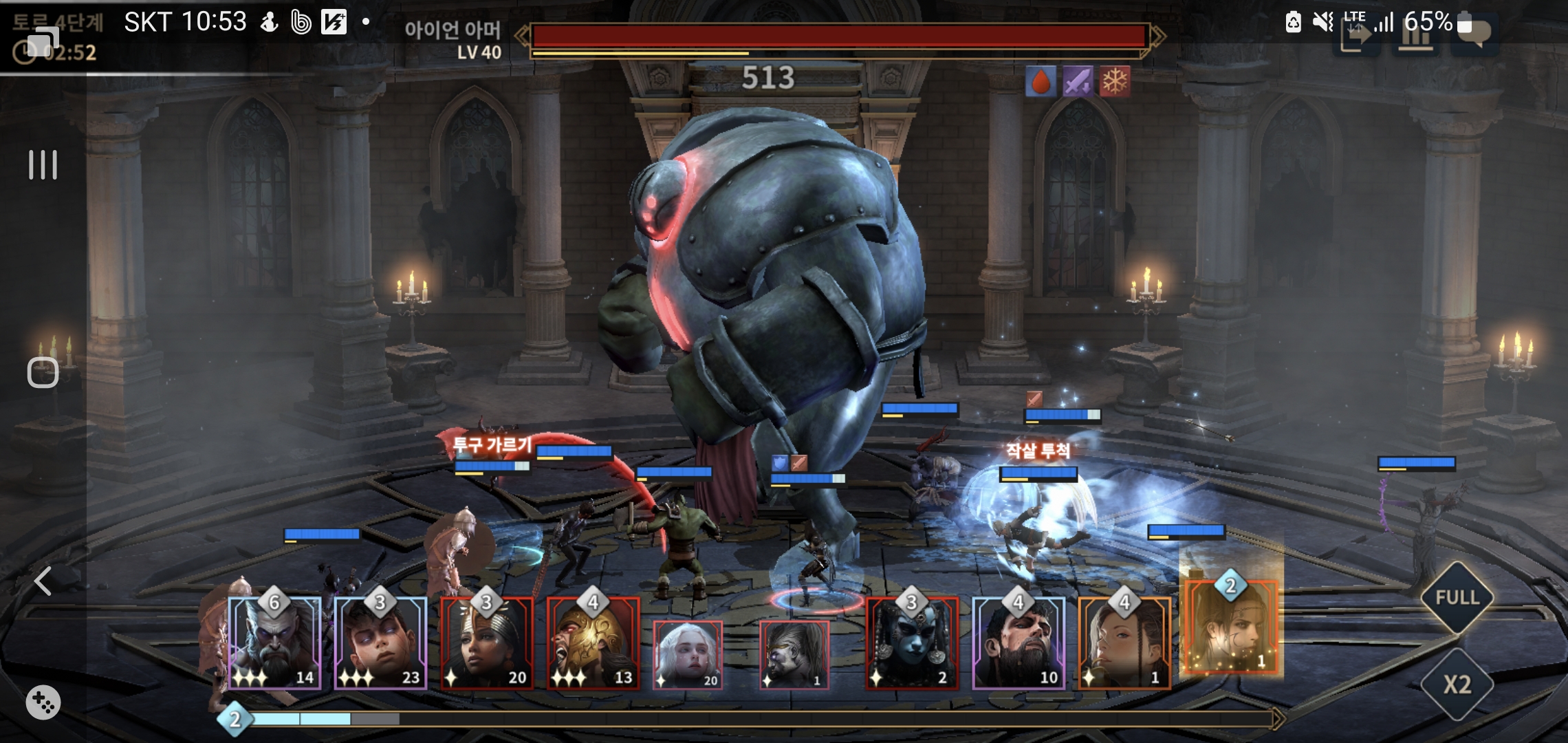Toggle the X2 battle speed
The image size is (1568, 743).
pyautogui.click(x=1457, y=685)
